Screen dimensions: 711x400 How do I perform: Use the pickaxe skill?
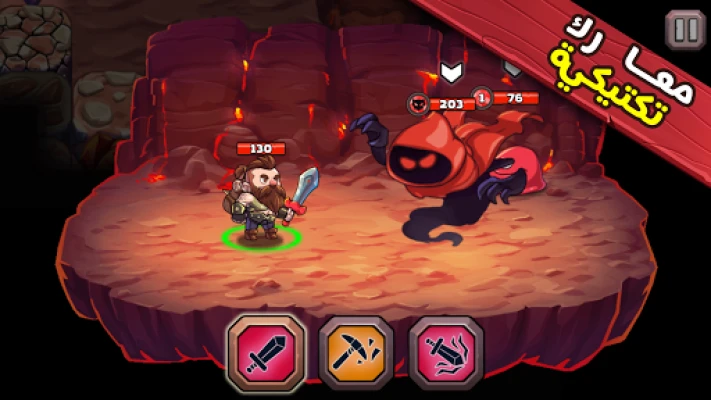point(356,352)
